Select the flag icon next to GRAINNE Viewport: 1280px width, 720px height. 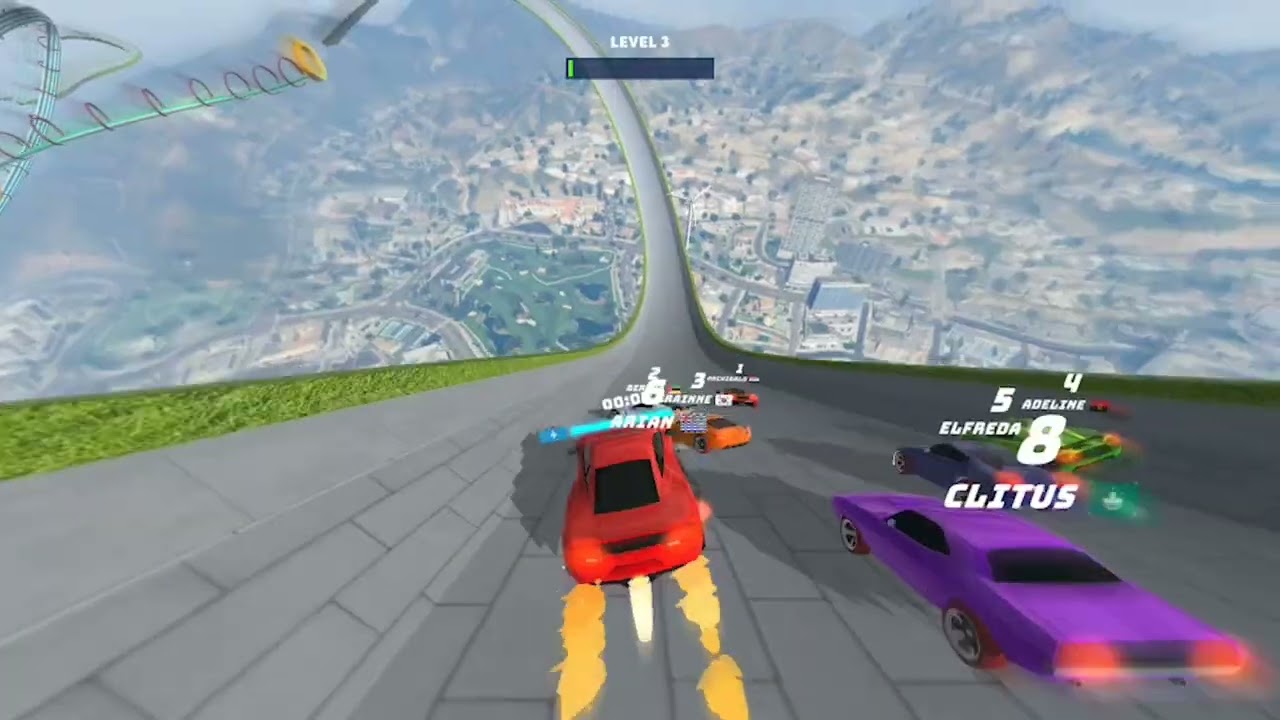click(x=723, y=400)
